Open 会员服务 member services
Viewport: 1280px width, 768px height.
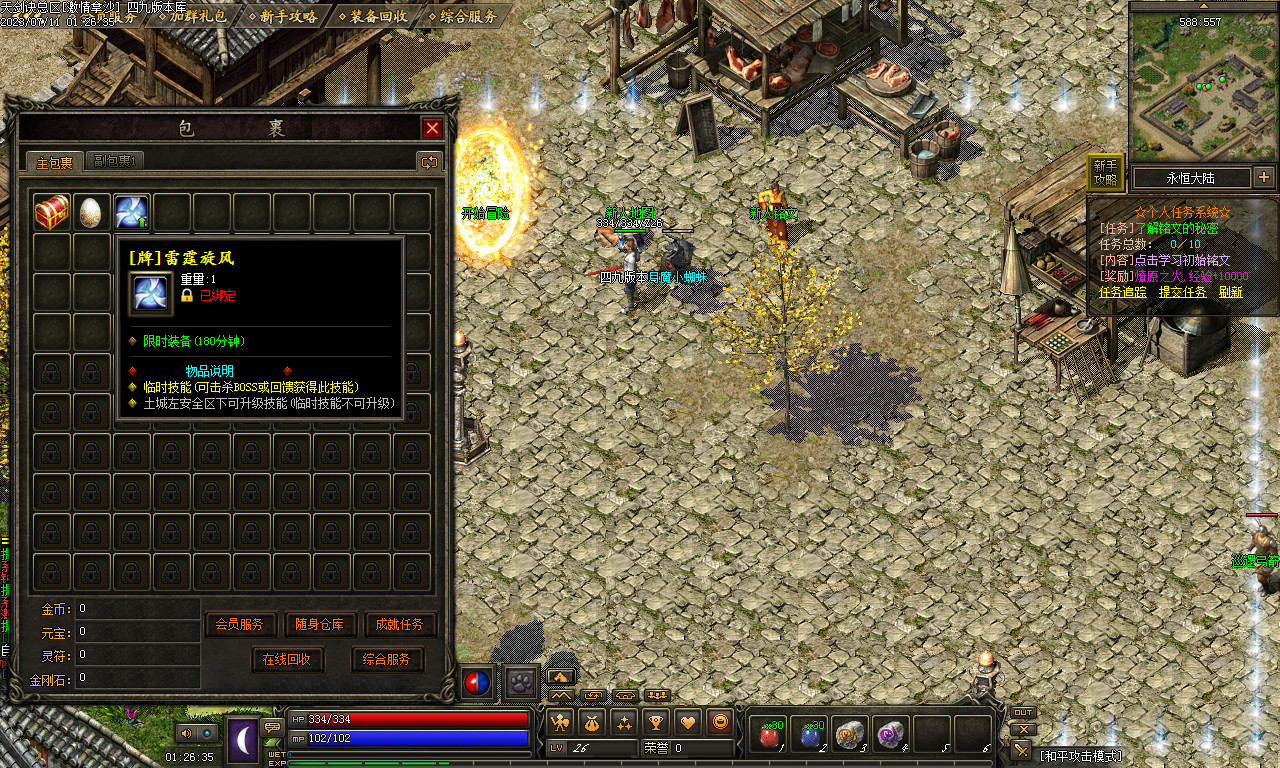[x=240, y=624]
